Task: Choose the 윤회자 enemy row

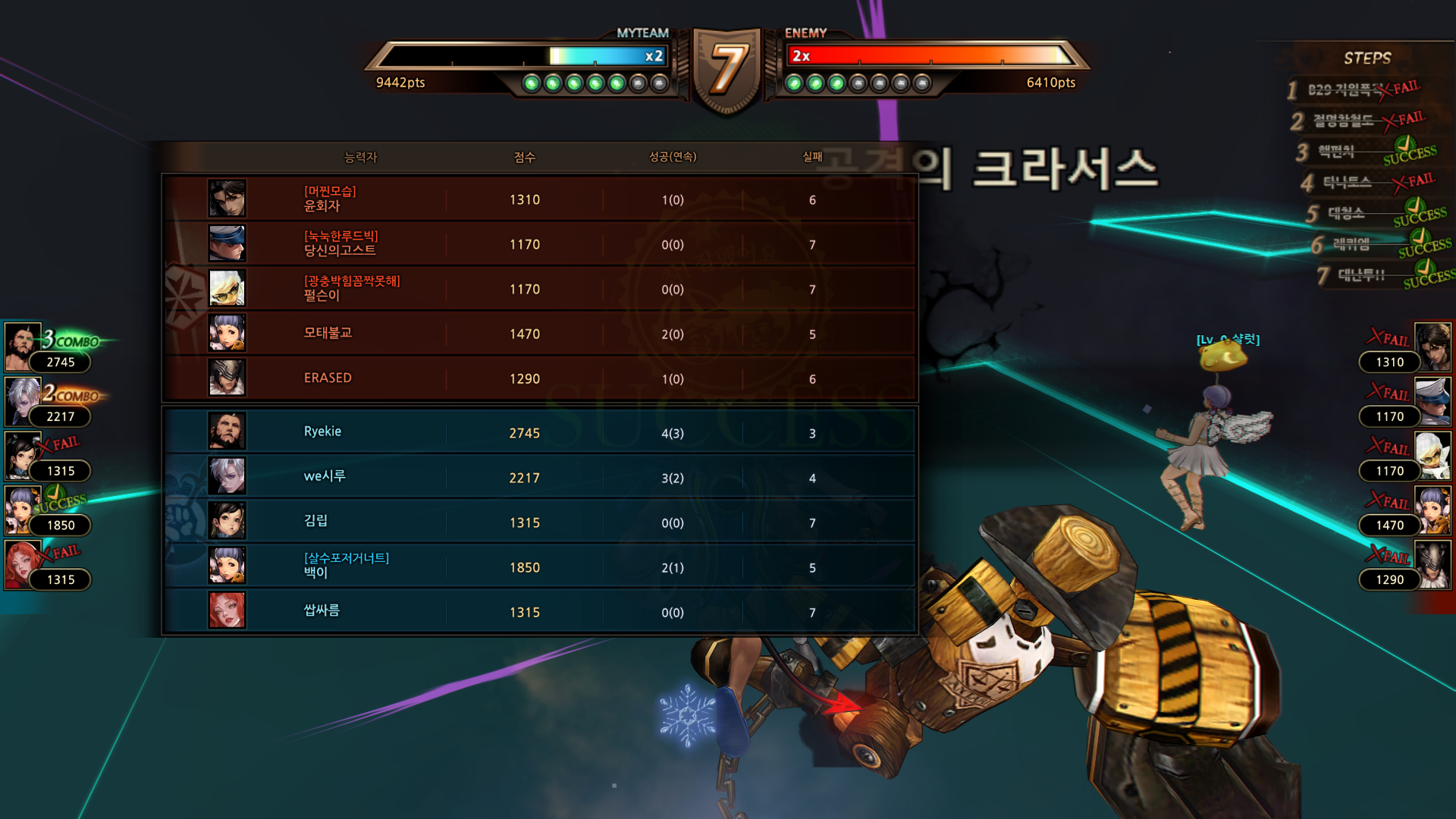Action: tap(538, 199)
